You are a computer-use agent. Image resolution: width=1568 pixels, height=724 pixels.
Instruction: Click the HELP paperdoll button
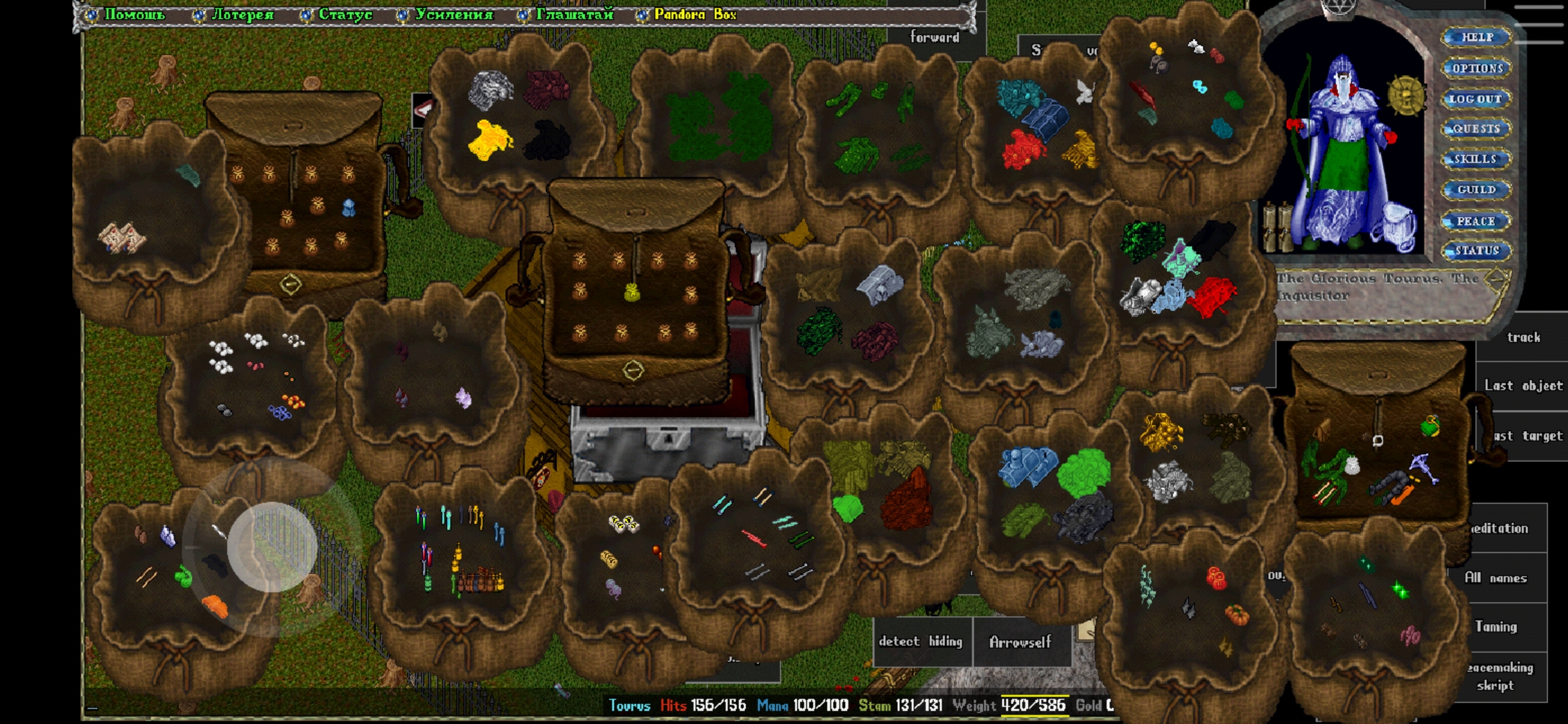[1477, 38]
